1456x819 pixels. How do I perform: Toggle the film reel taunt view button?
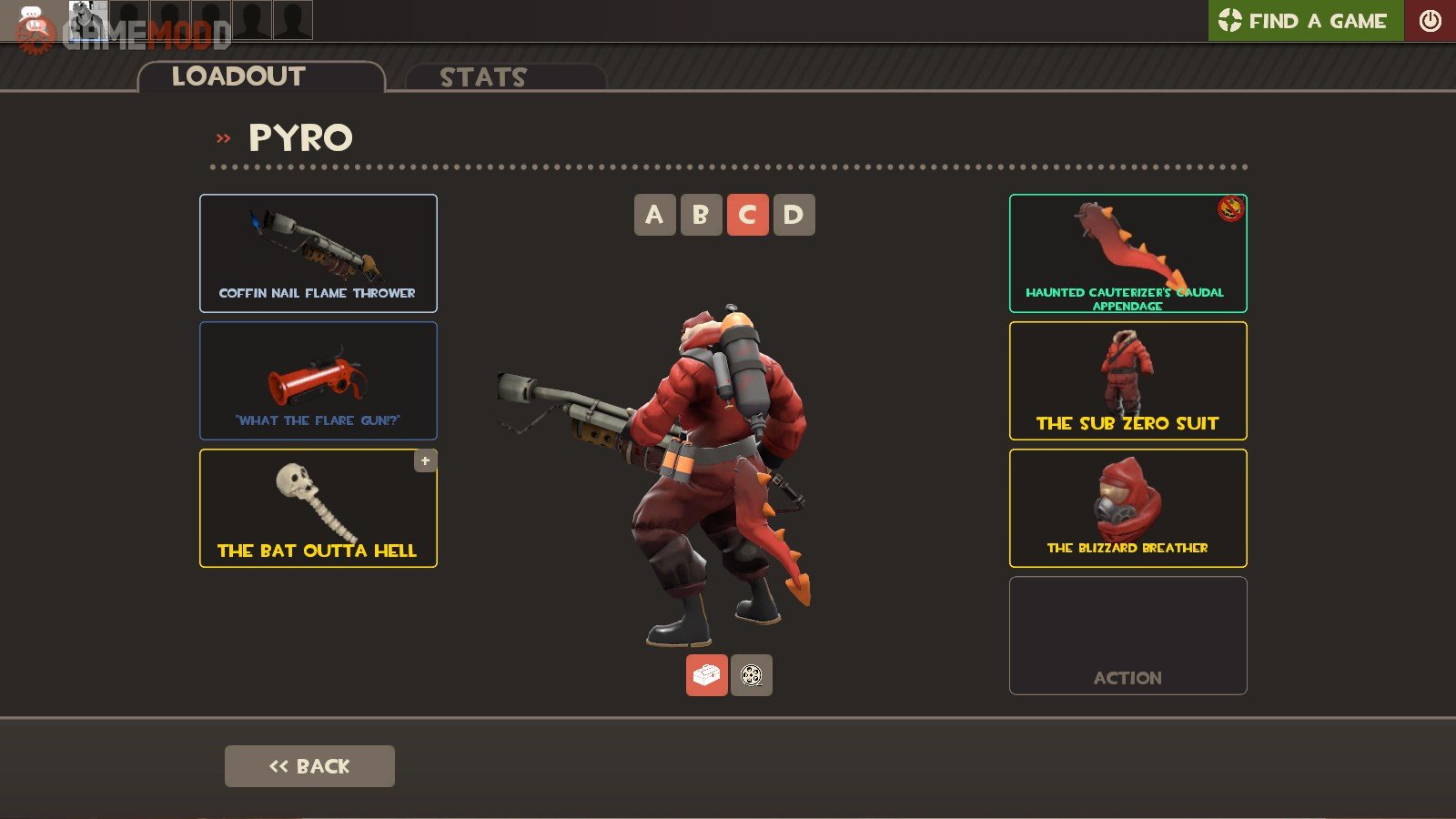tap(752, 675)
